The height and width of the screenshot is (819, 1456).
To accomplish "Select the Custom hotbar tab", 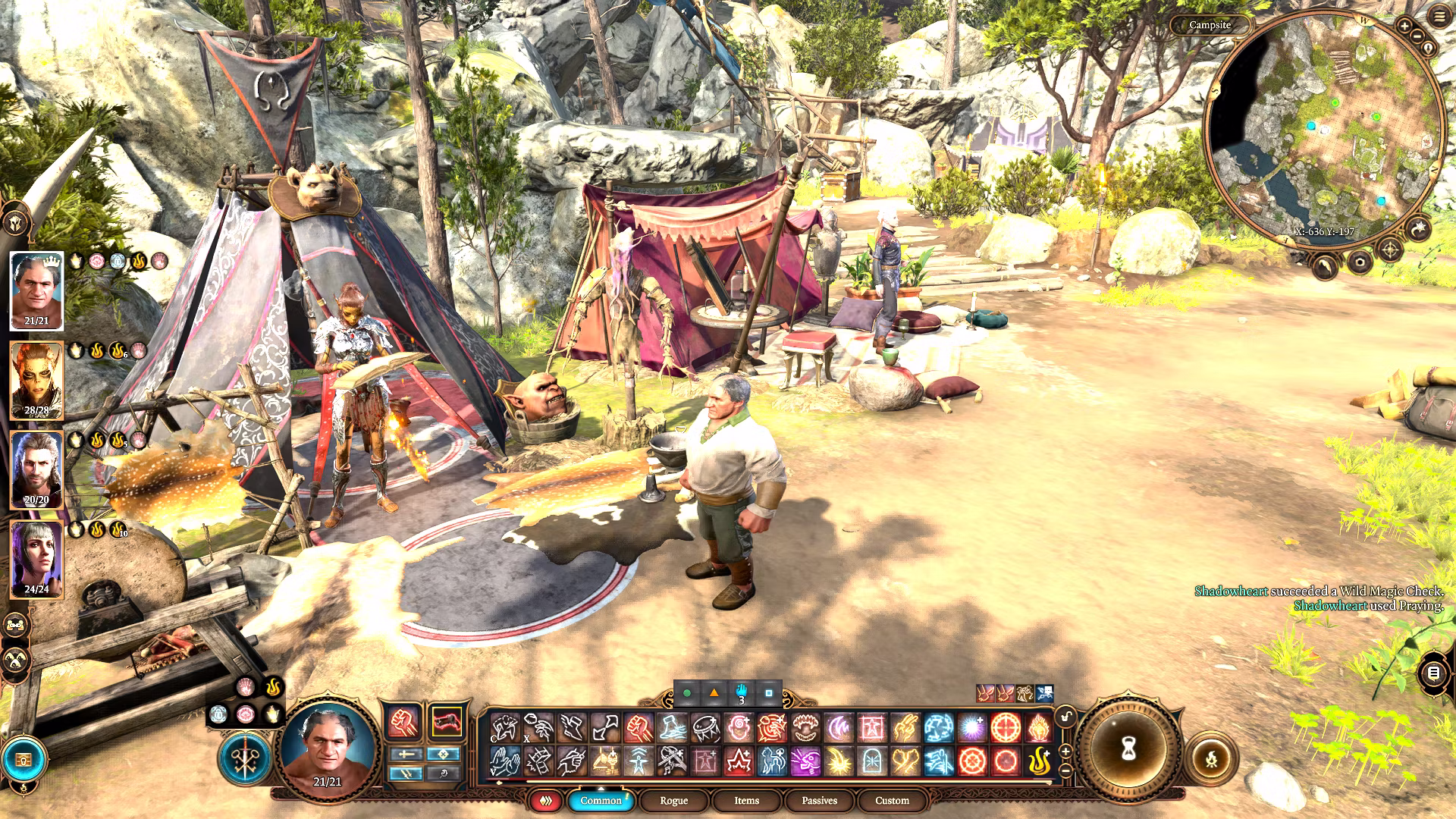I will tap(892, 800).
